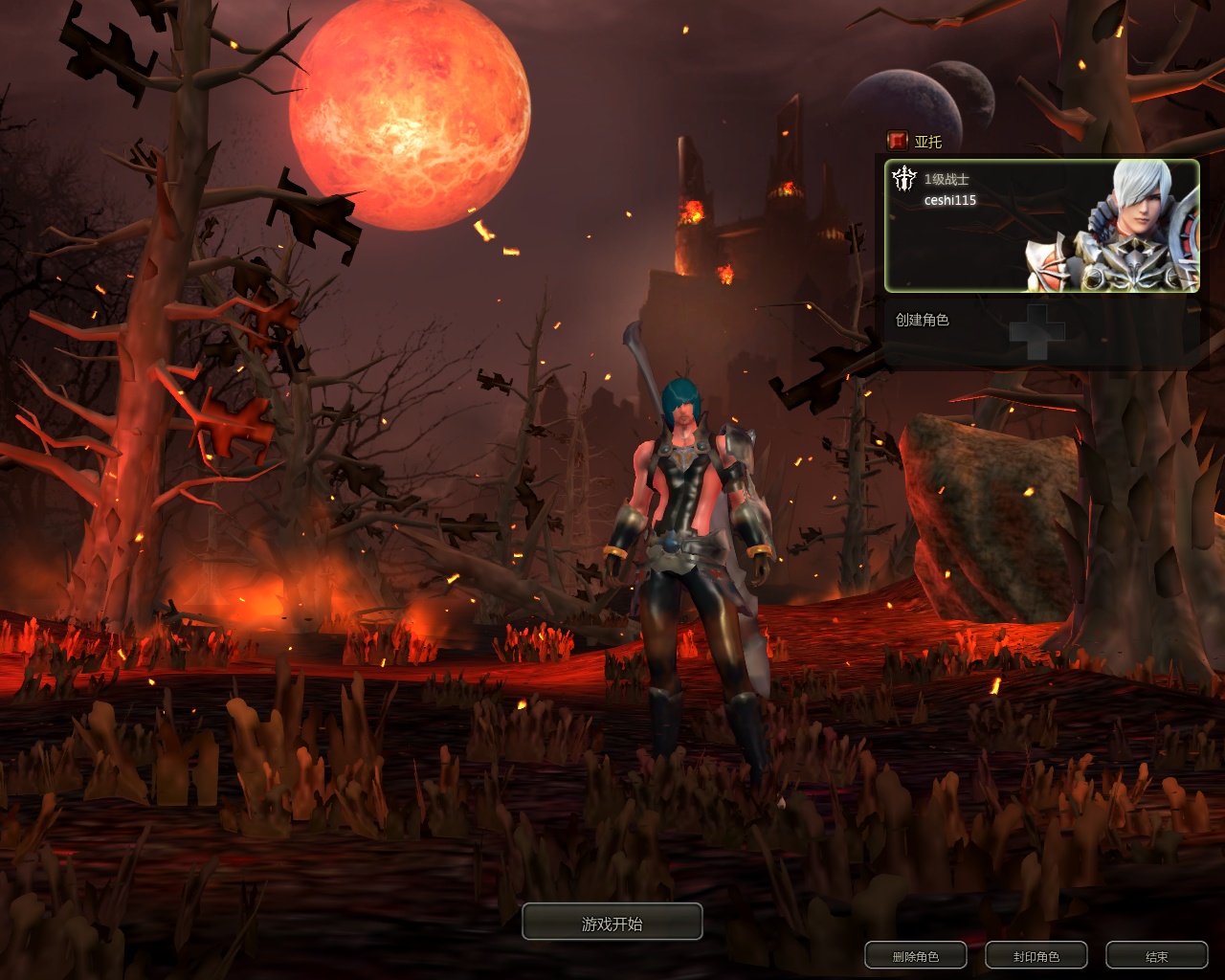This screenshot has width=1225, height=980.
Task: Click the red 亚托 server icon
Action: (x=897, y=141)
